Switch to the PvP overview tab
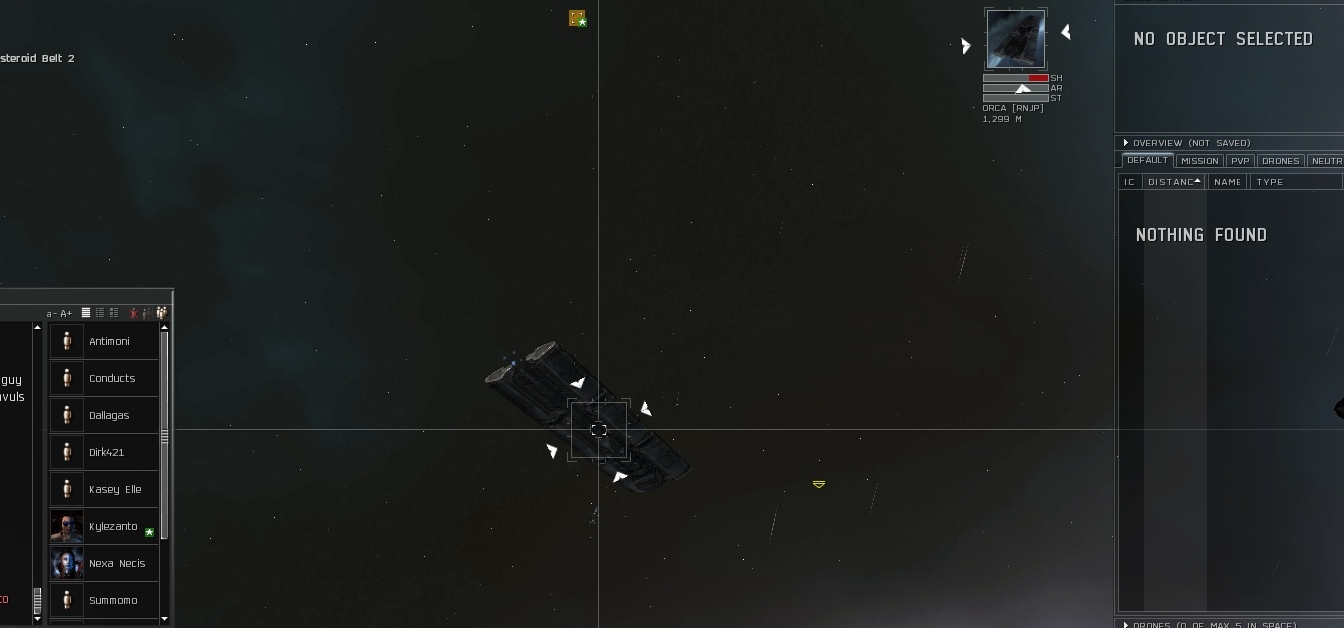Viewport: 1344px width, 628px height. click(1240, 161)
